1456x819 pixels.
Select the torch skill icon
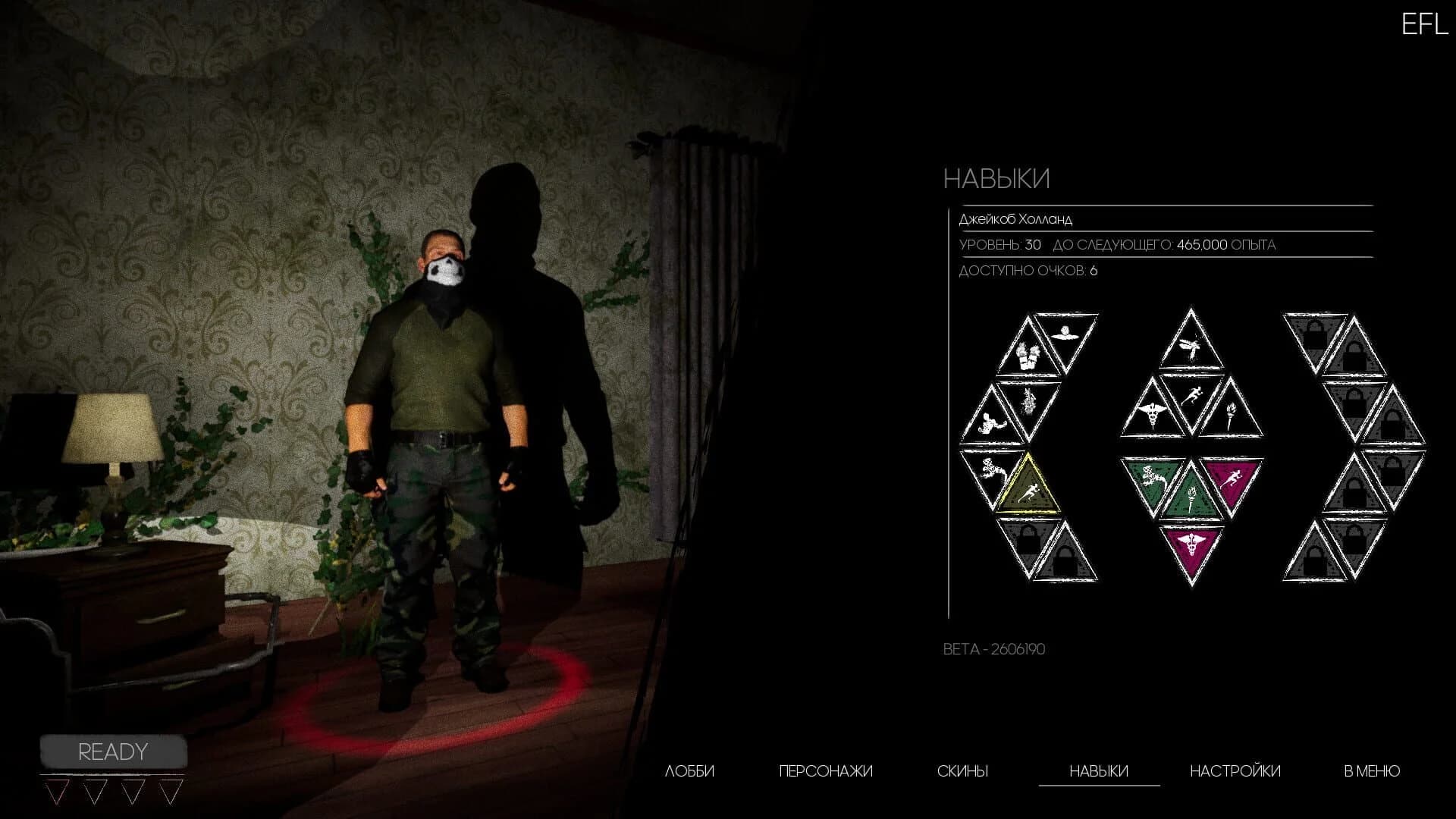click(1232, 416)
